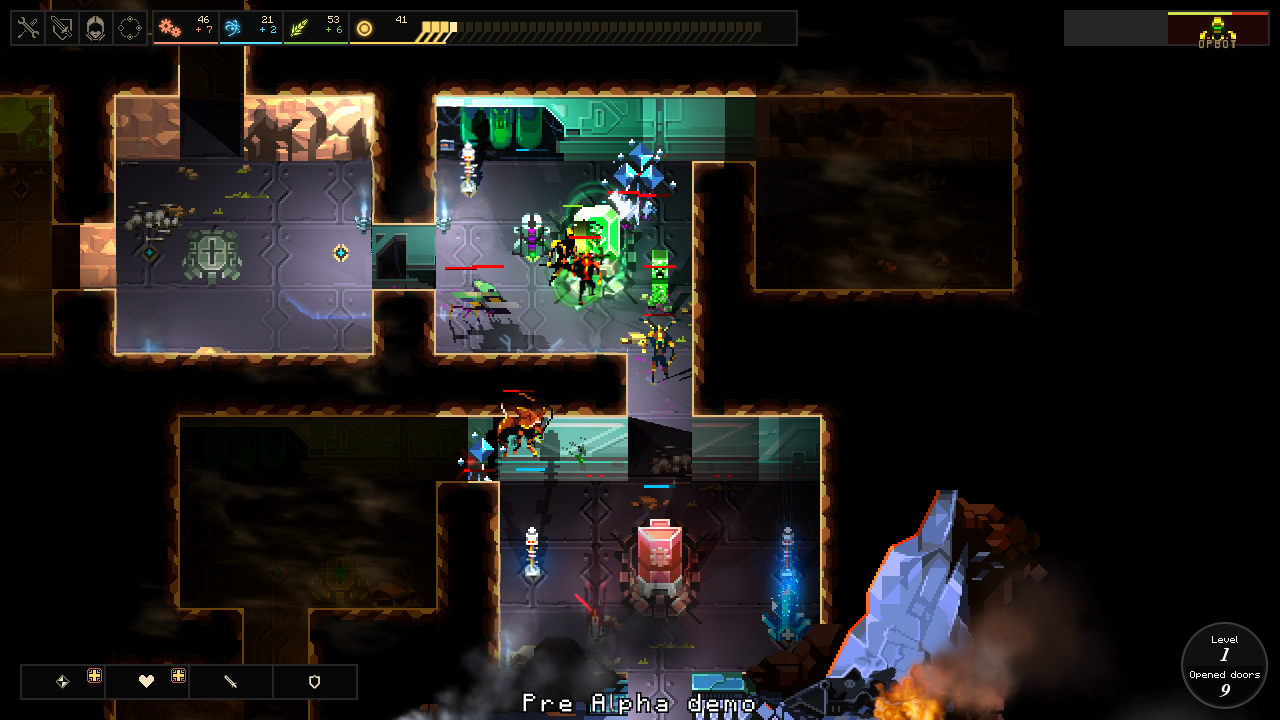Select the Opbot hero portrait
1280x720 pixels.
point(1217,29)
